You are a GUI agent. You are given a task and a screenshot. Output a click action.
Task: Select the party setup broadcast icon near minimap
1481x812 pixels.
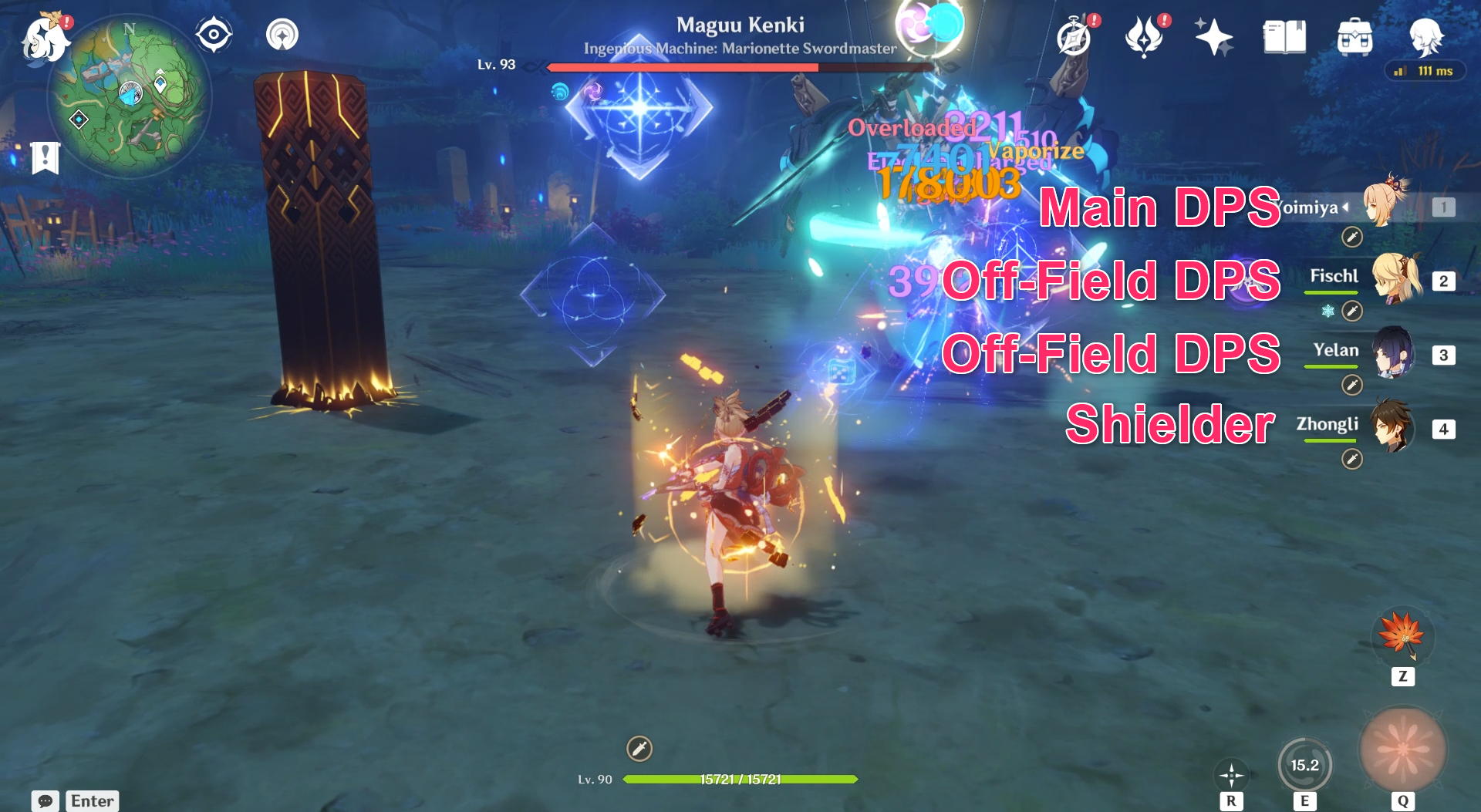pos(281,35)
